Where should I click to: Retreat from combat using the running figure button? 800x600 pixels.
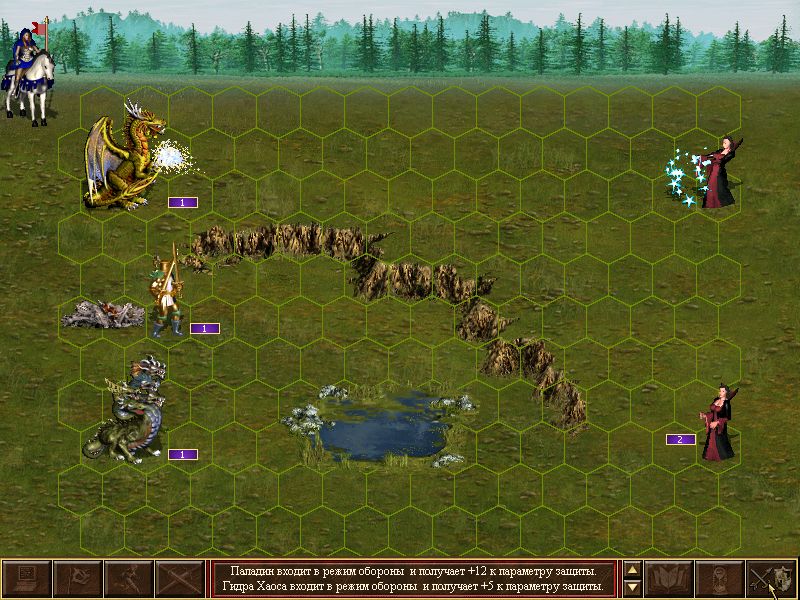(x=128, y=579)
